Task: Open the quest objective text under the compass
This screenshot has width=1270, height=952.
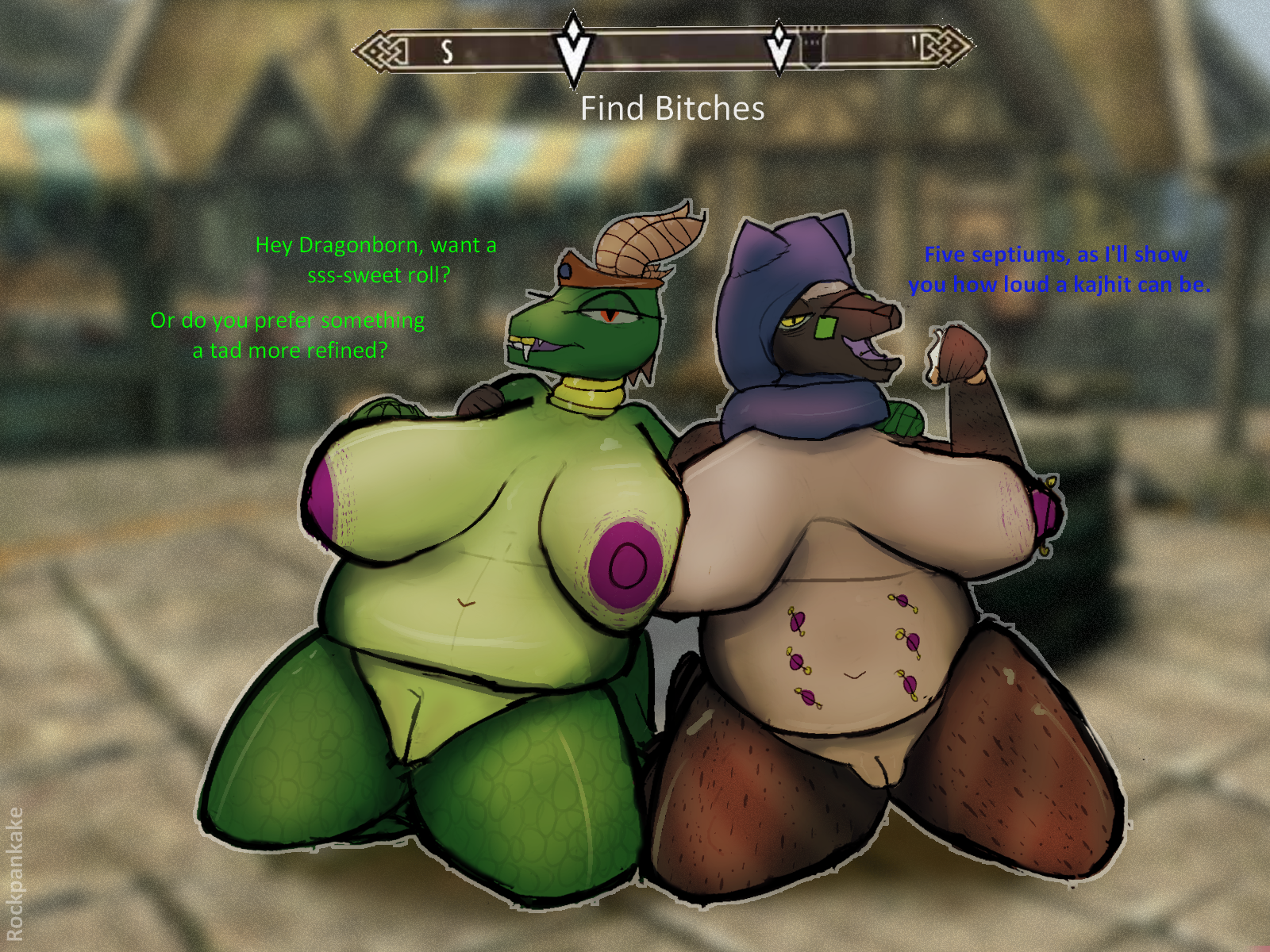Action: coord(672,109)
